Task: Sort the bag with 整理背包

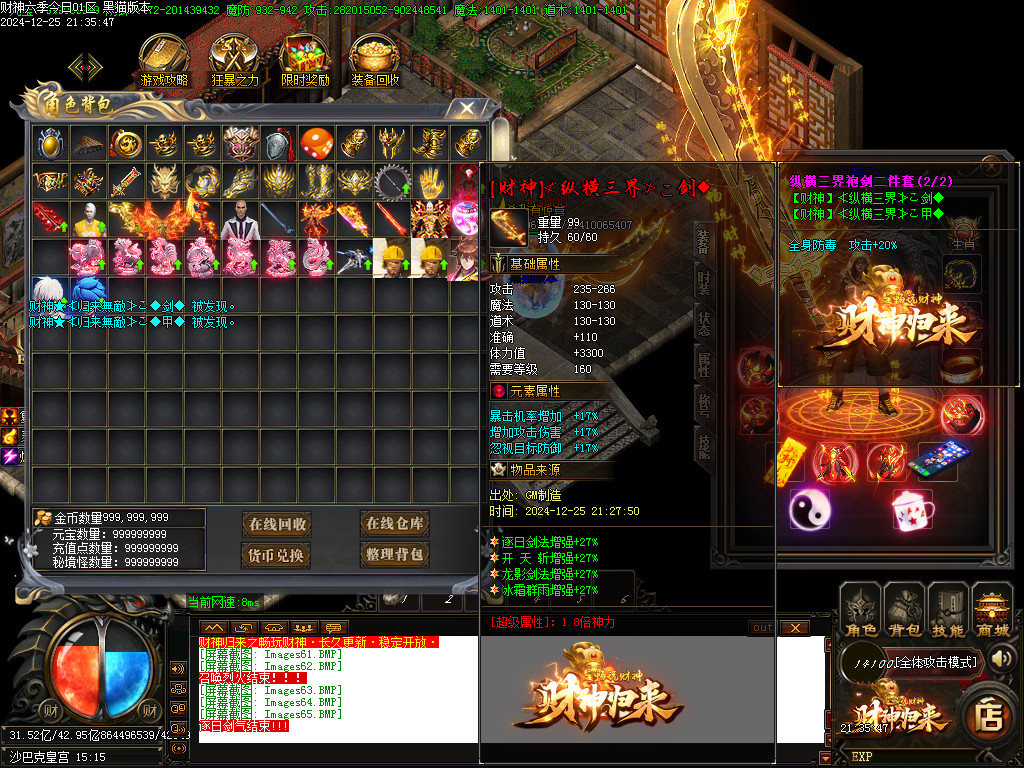Action: point(394,554)
